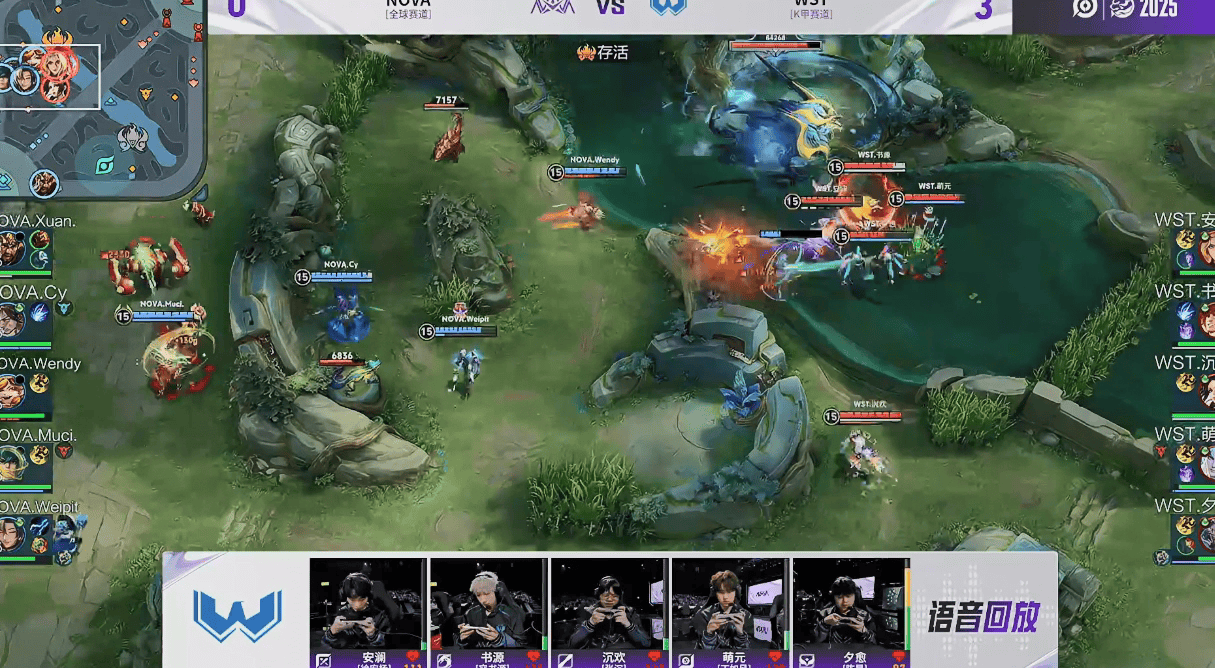Open player cam of 安澜
Image resolution: width=1215 pixels, height=668 pixels.
coord(367,604)
